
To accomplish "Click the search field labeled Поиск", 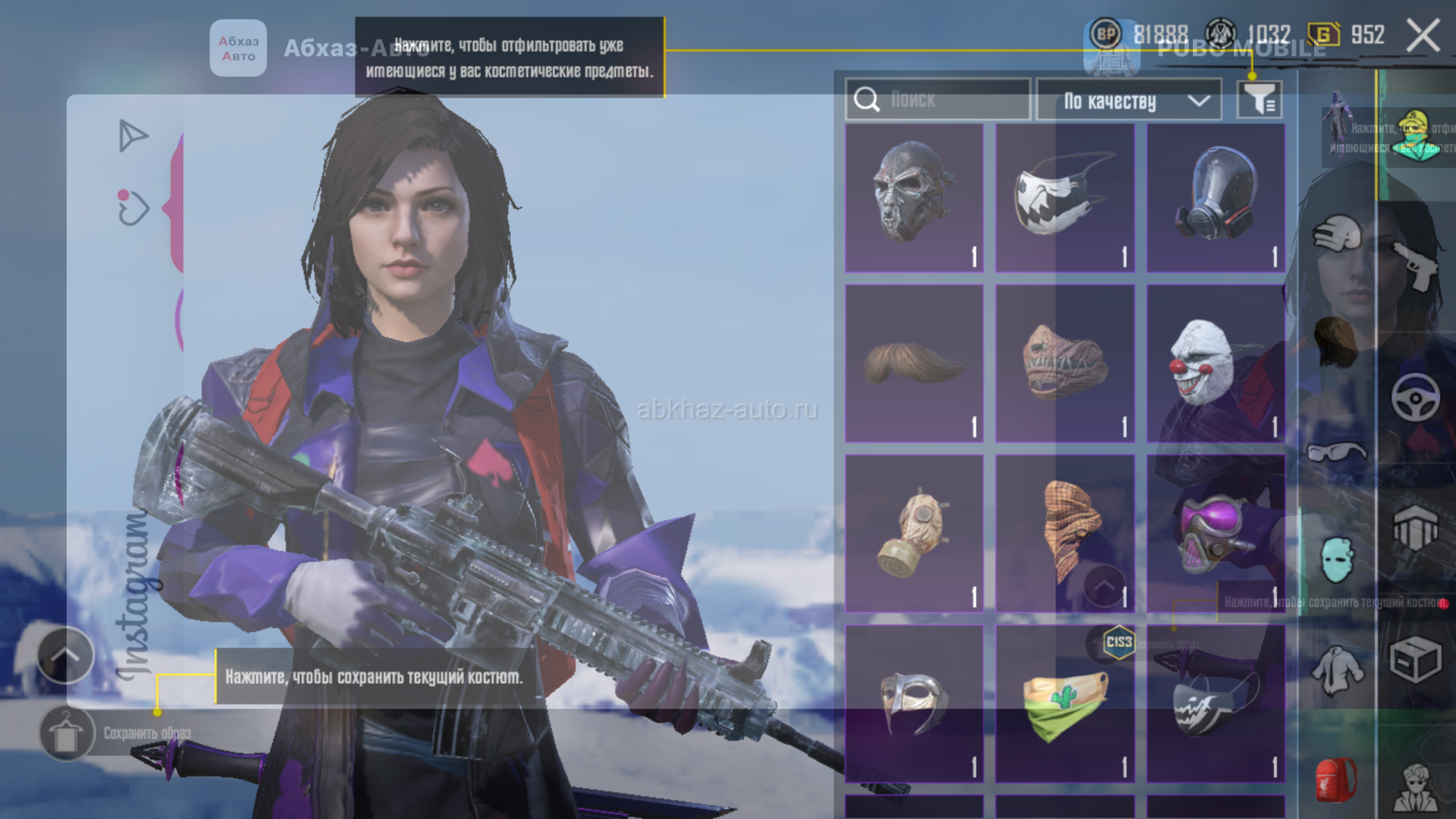I will [x=938, y=99].
